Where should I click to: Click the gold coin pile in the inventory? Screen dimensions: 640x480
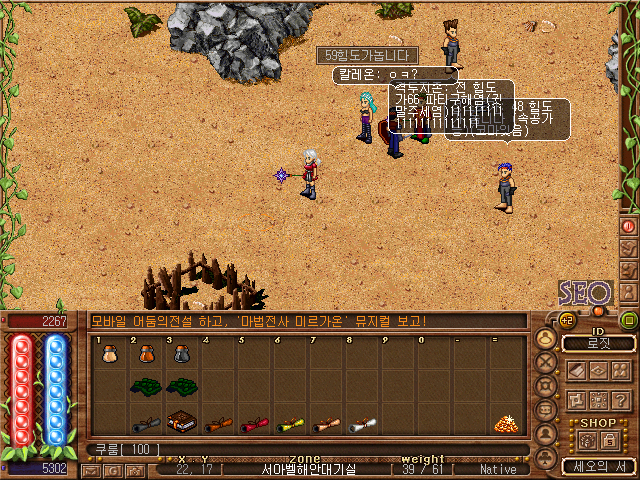tap(507, 423)
